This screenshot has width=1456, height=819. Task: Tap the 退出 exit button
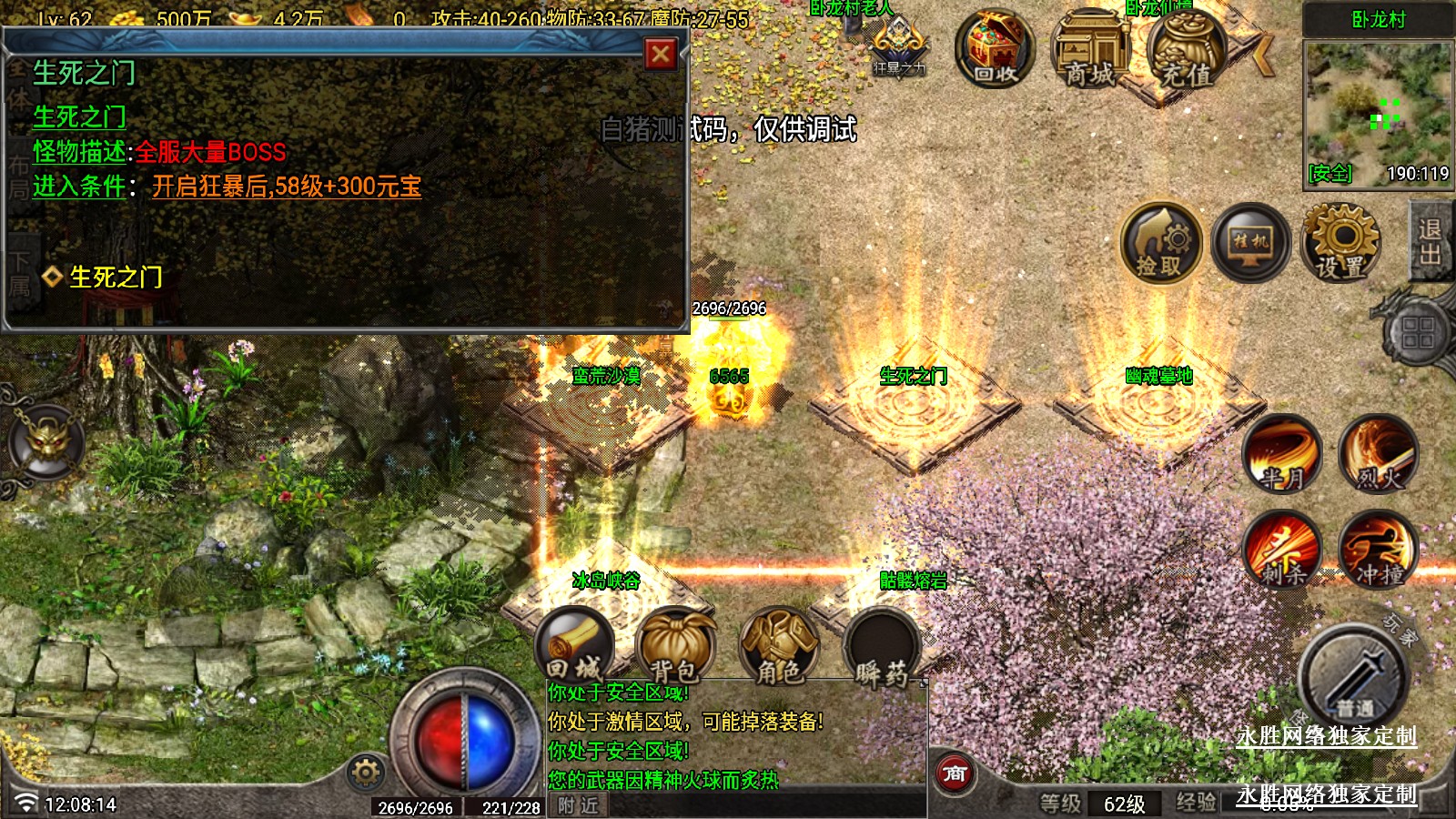coord(1430,242)
